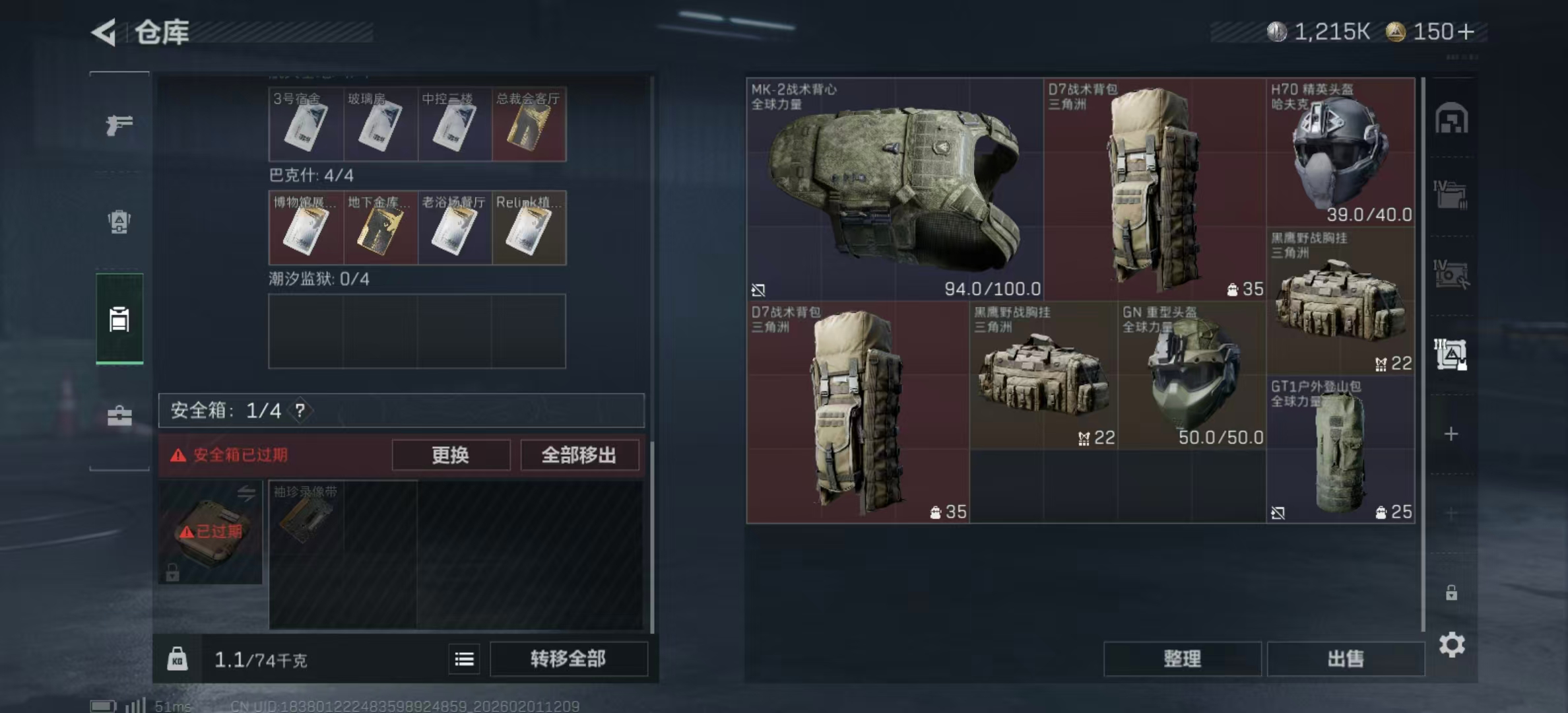The width and height of the screenshot is (1568, 713).
Task: Select the 全部移出 remove all option
Action: click(579, 455)
